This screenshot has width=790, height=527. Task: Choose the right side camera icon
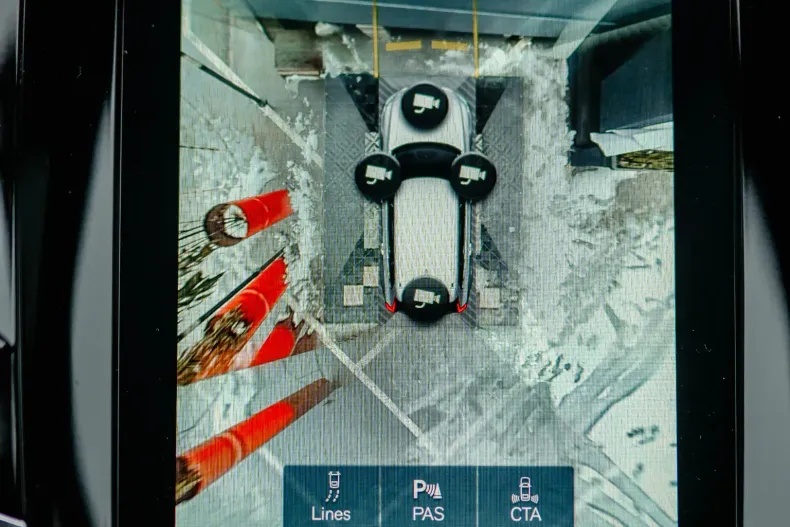[x=473, y=176]
